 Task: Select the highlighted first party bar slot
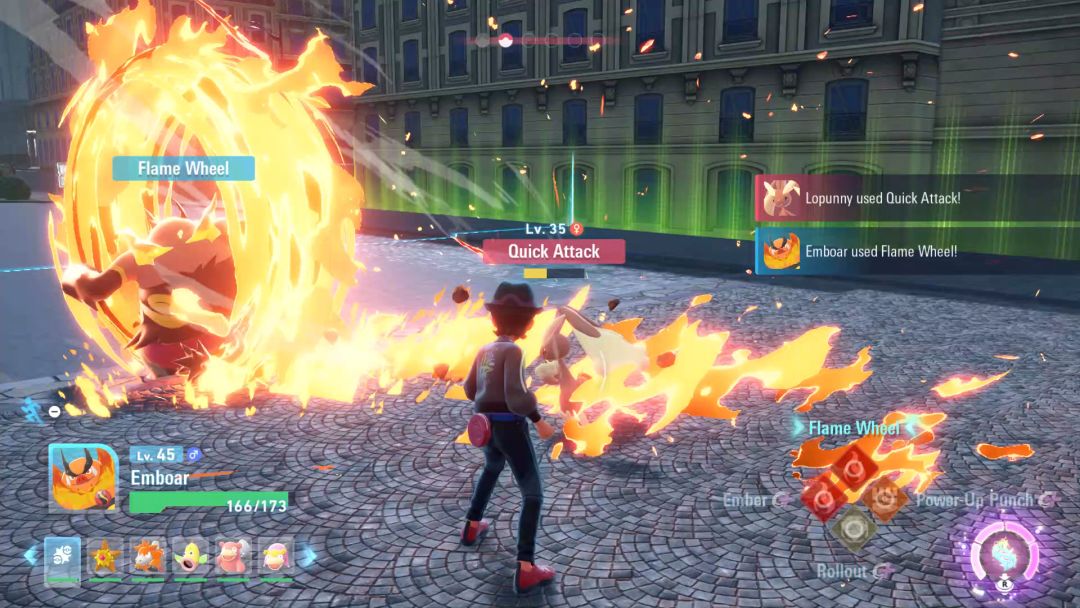pyautogui.click(x=62, y=556)
